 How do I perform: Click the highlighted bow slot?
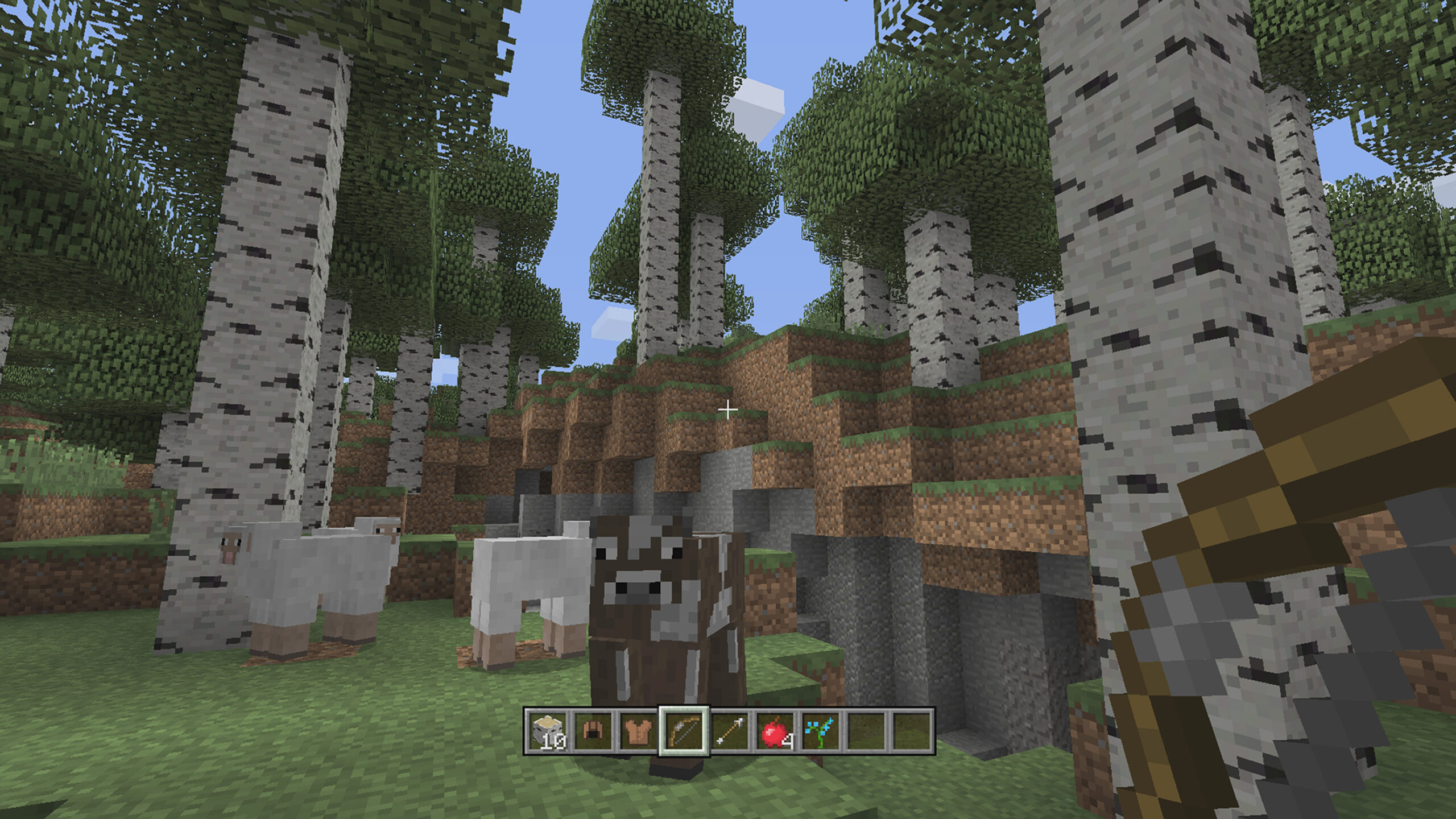tap(684, 731)
